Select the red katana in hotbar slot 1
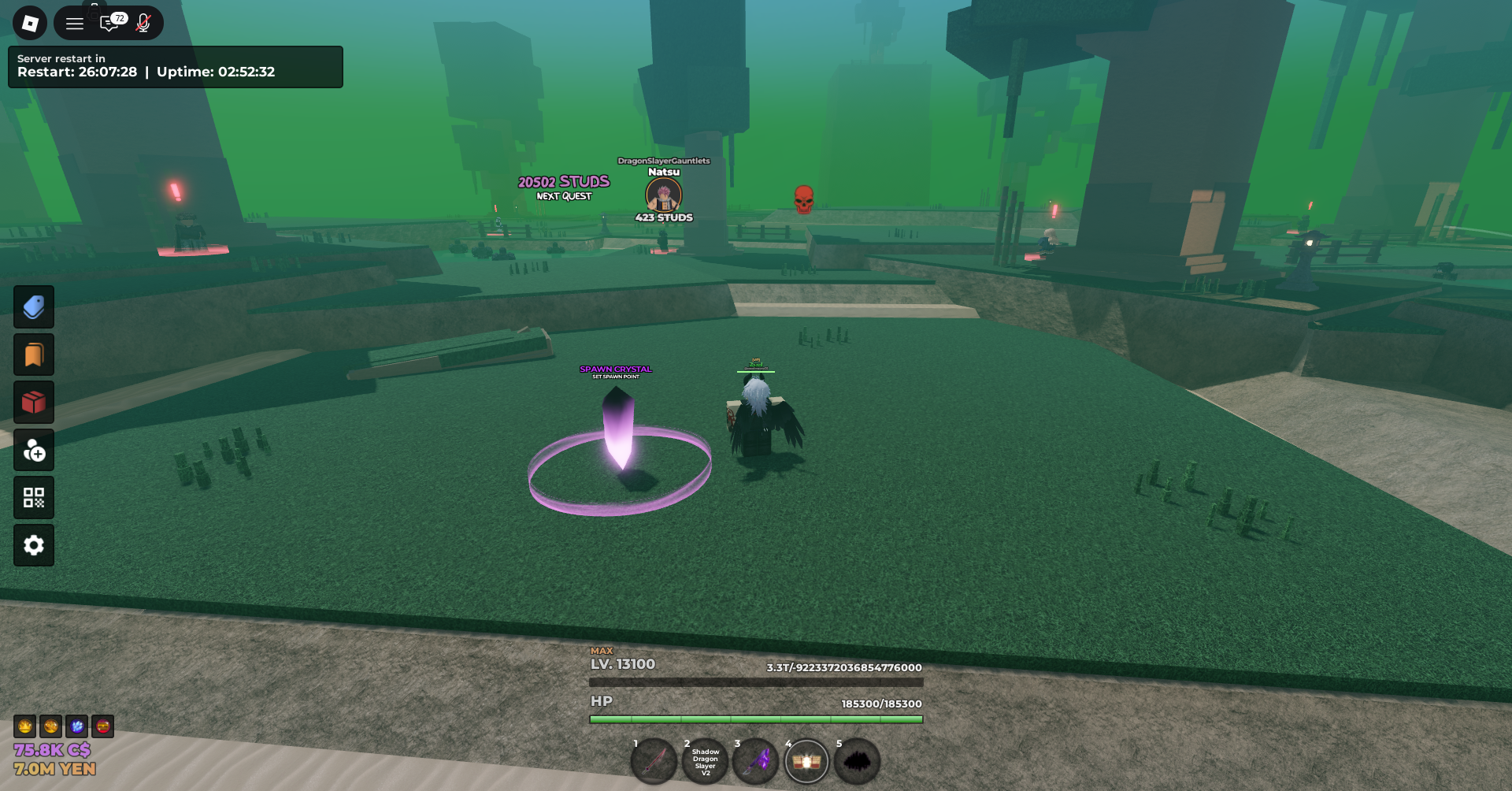Screen dimensions: 1512x791 pyautogui.click(x=653, y=761)
